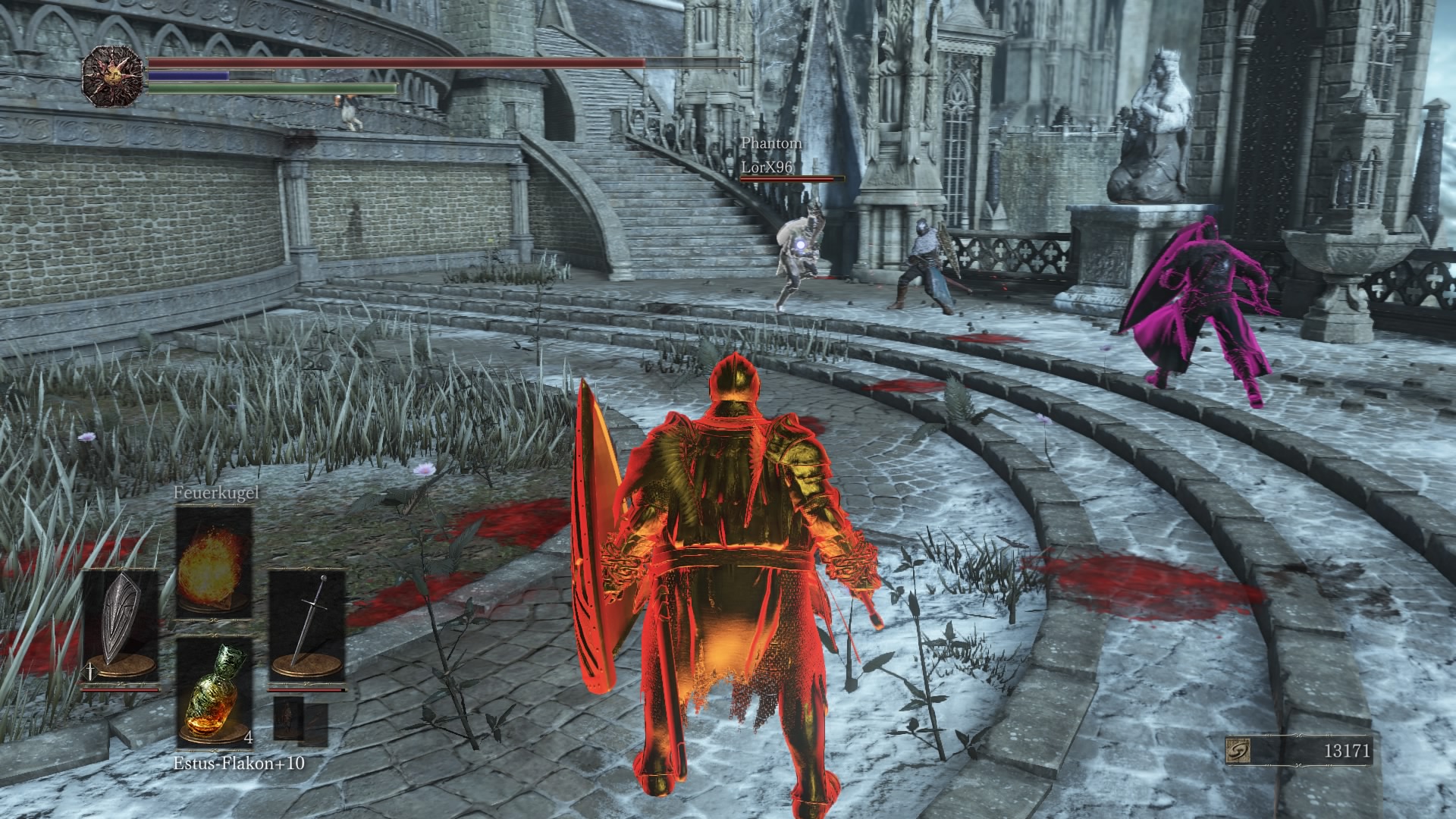Select the Feuerkugel spell slot

214,562
